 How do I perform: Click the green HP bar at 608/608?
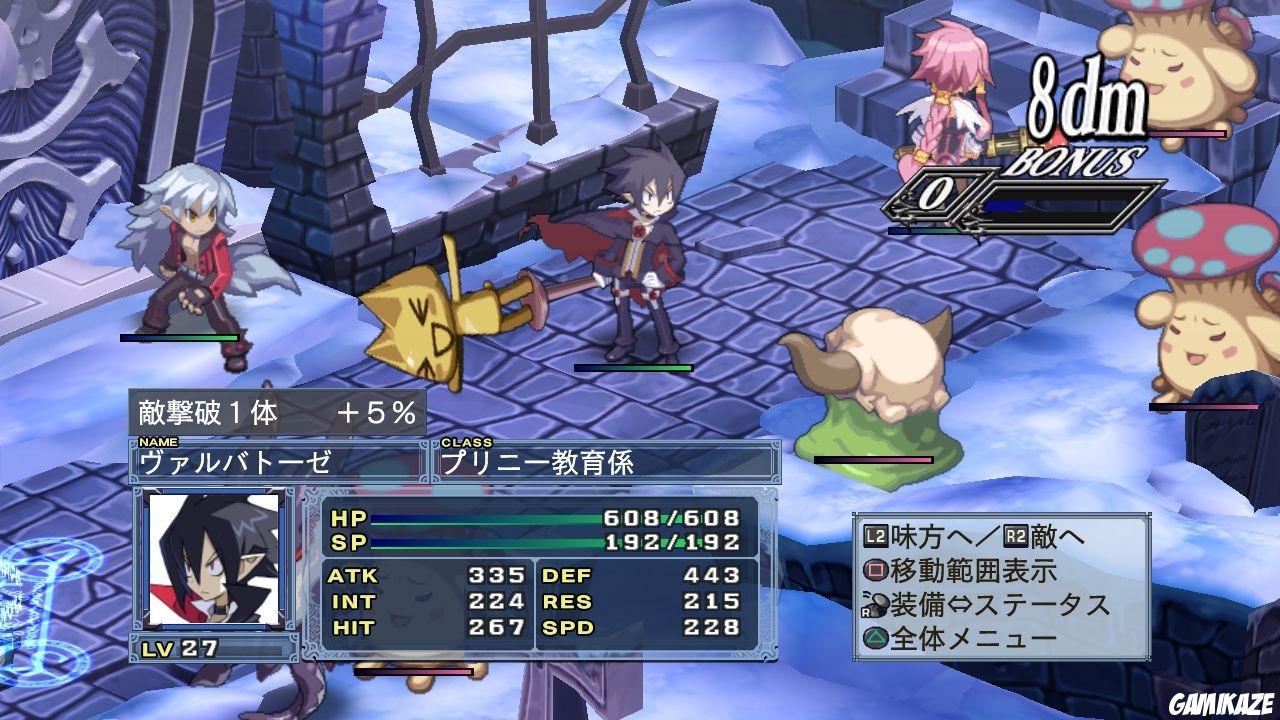point(490,520)
